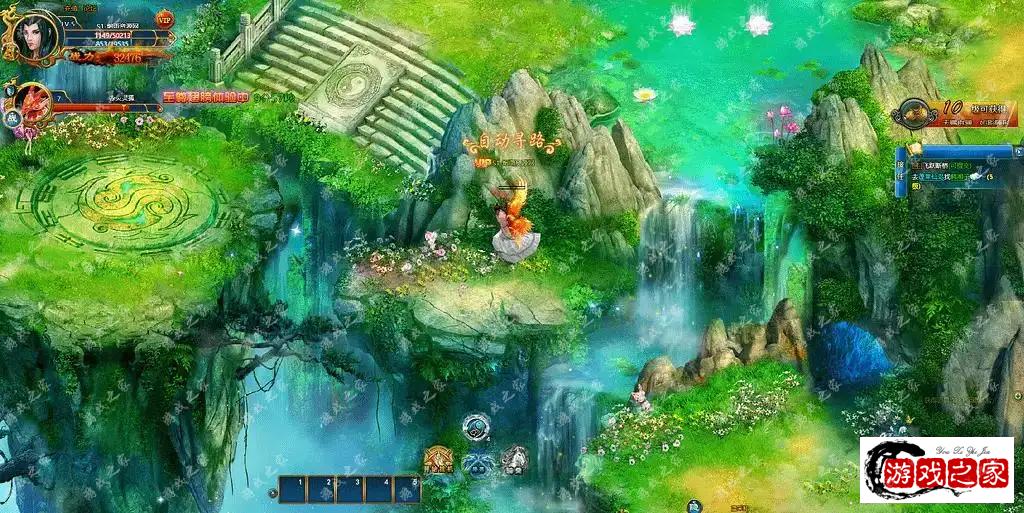Toggle the small orb beside the hotbar
Screen dimensions: 1024x513
273,493
